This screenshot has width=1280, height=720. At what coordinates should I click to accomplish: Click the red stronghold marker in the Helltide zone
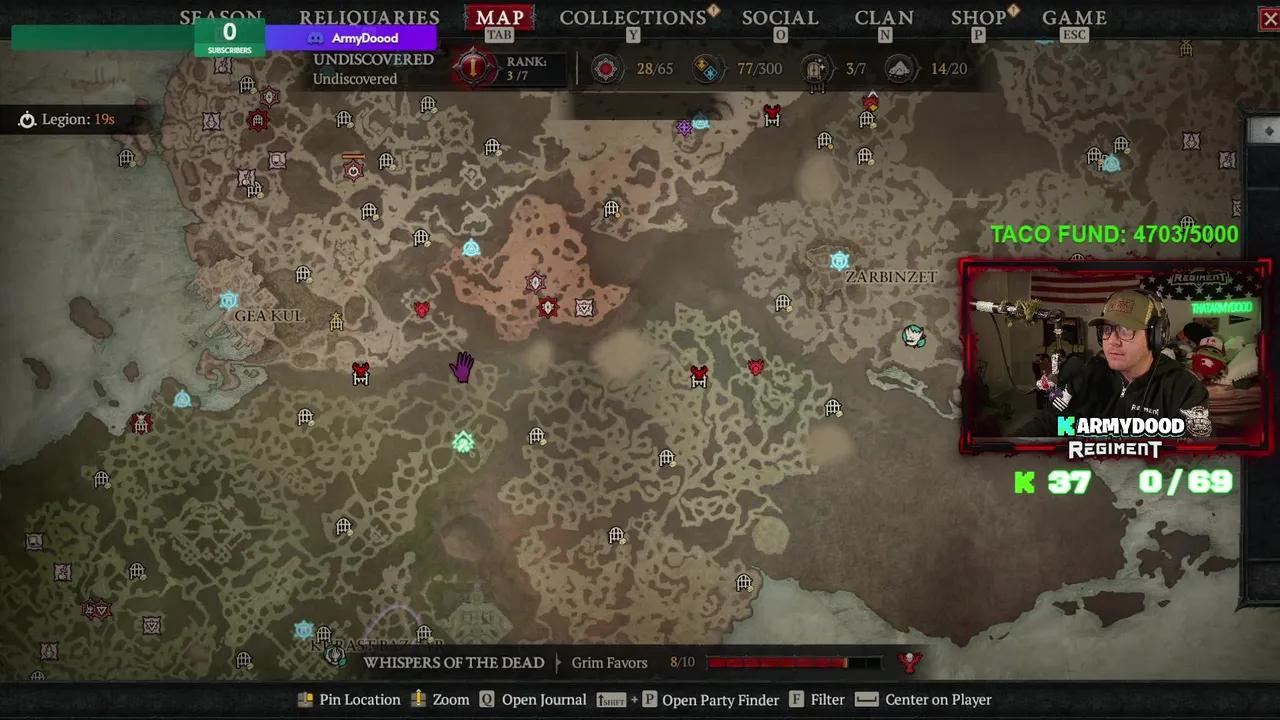coord(547,307)
